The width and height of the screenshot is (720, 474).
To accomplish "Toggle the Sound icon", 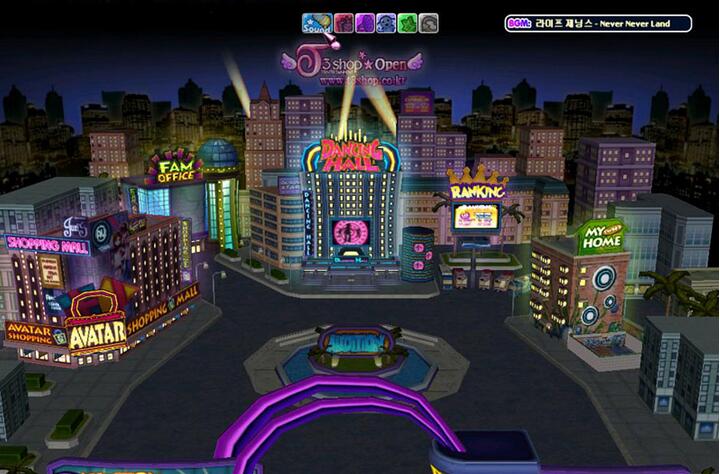I will click(x=317, y=23).
